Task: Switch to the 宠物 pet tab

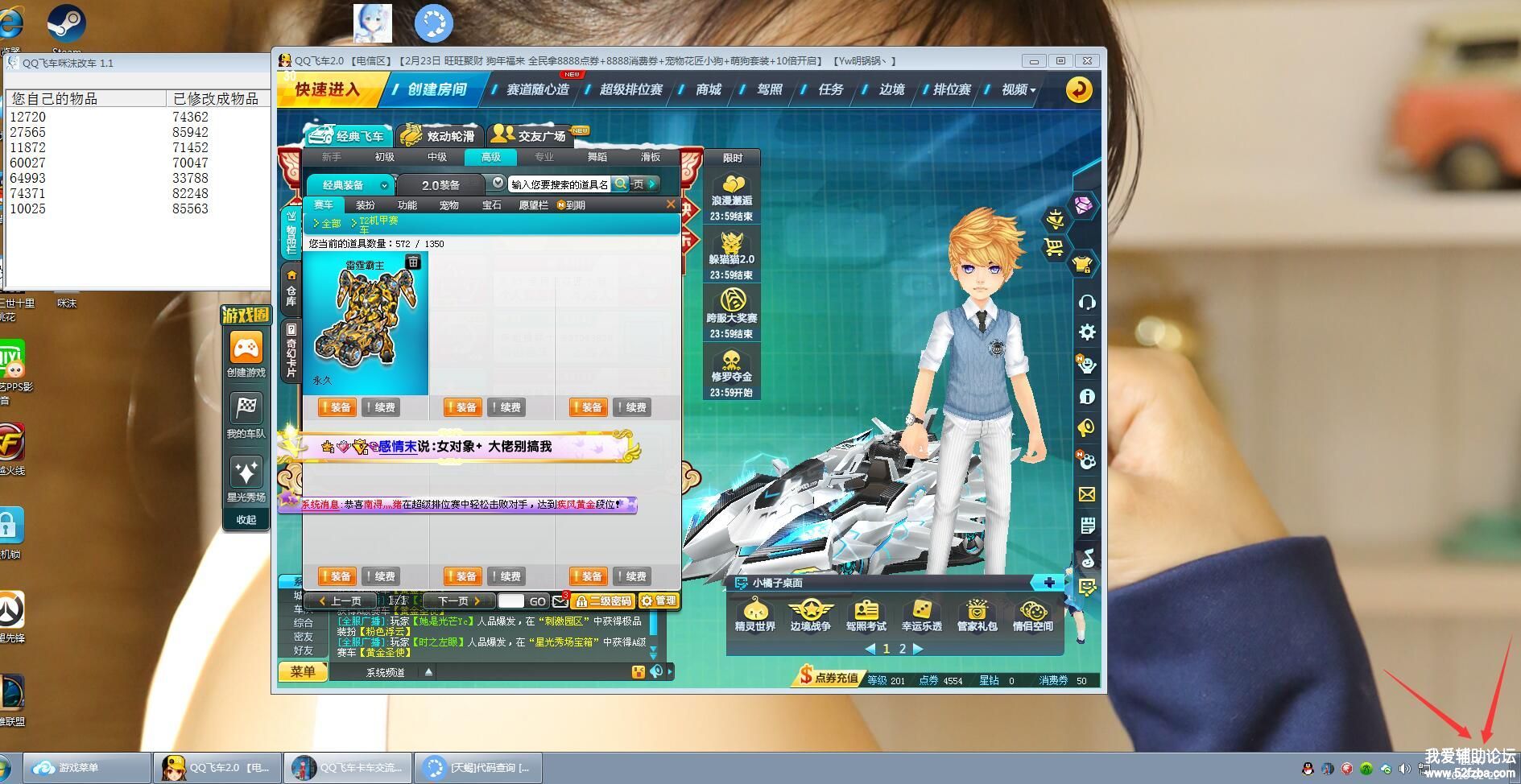Action: [449, 205]
